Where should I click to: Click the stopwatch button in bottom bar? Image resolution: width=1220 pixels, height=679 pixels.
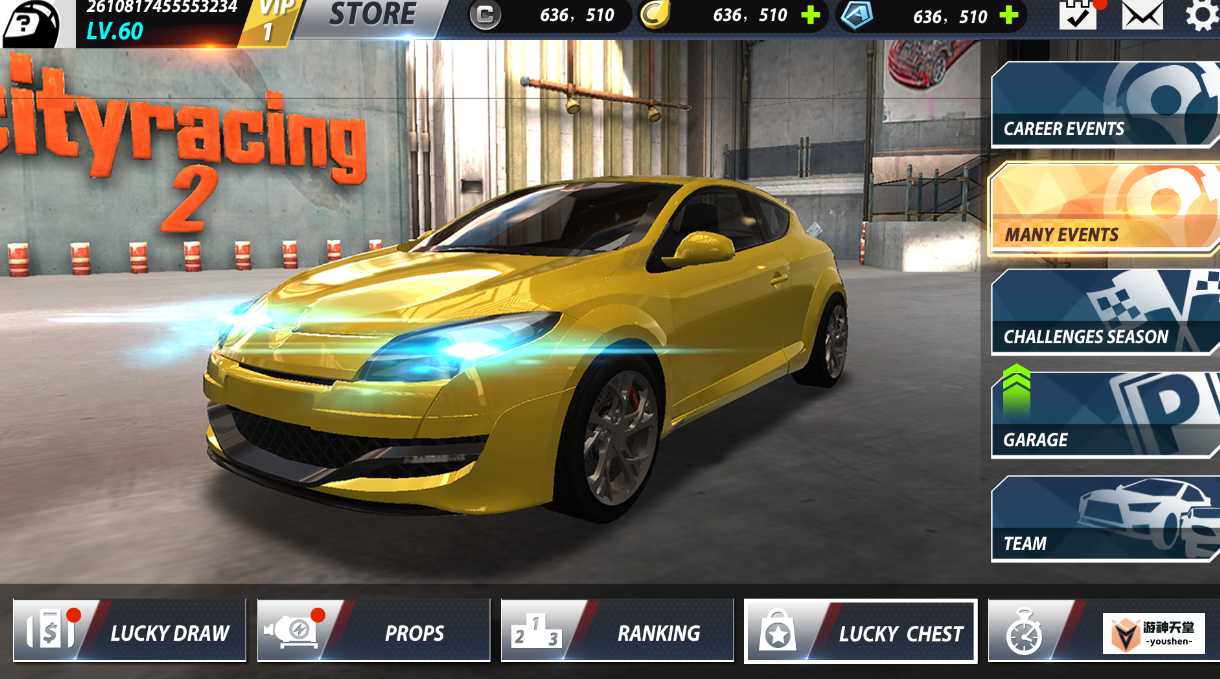click(1024, 633)
